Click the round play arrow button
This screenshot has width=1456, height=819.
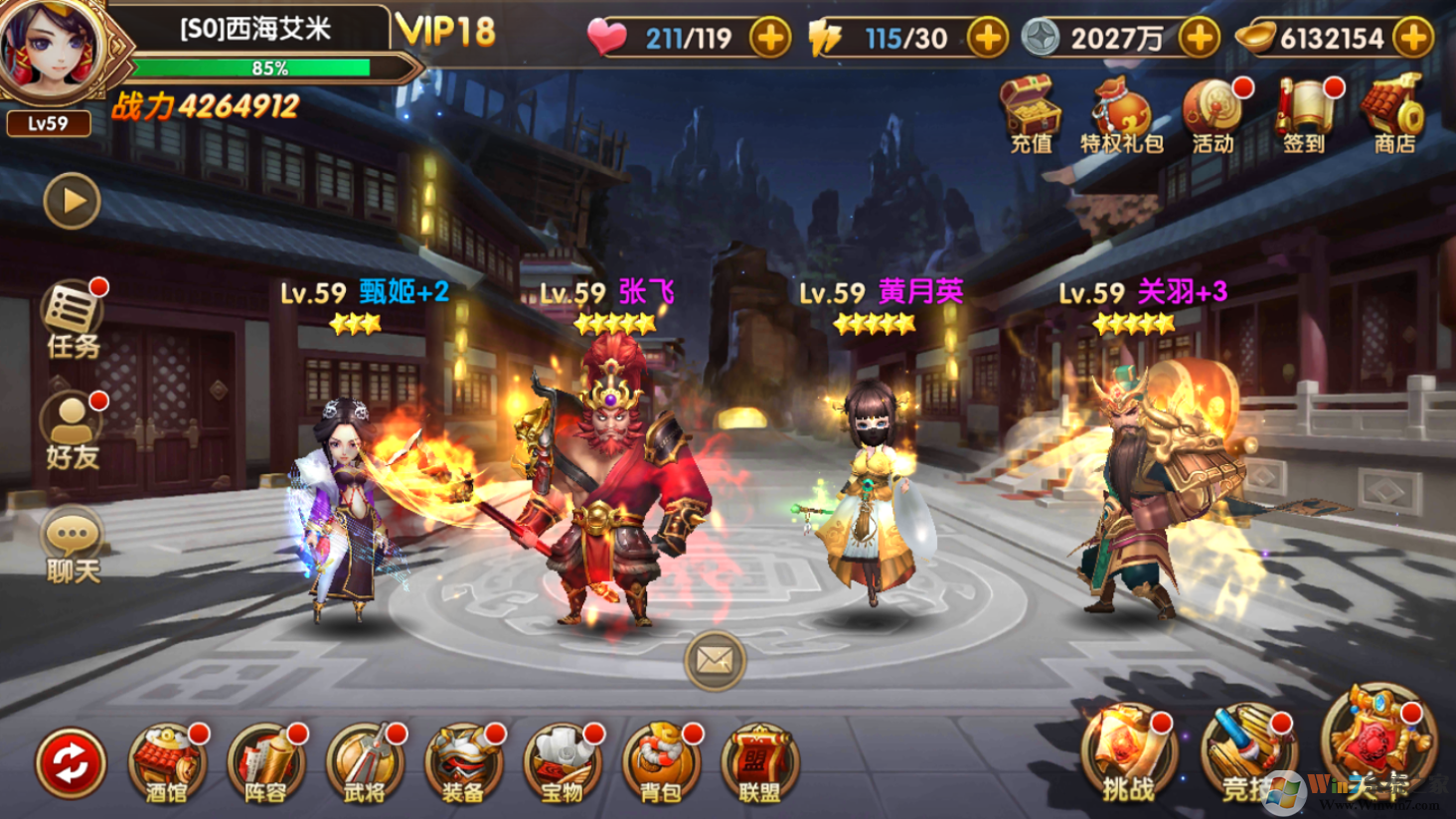pos(73,201)
